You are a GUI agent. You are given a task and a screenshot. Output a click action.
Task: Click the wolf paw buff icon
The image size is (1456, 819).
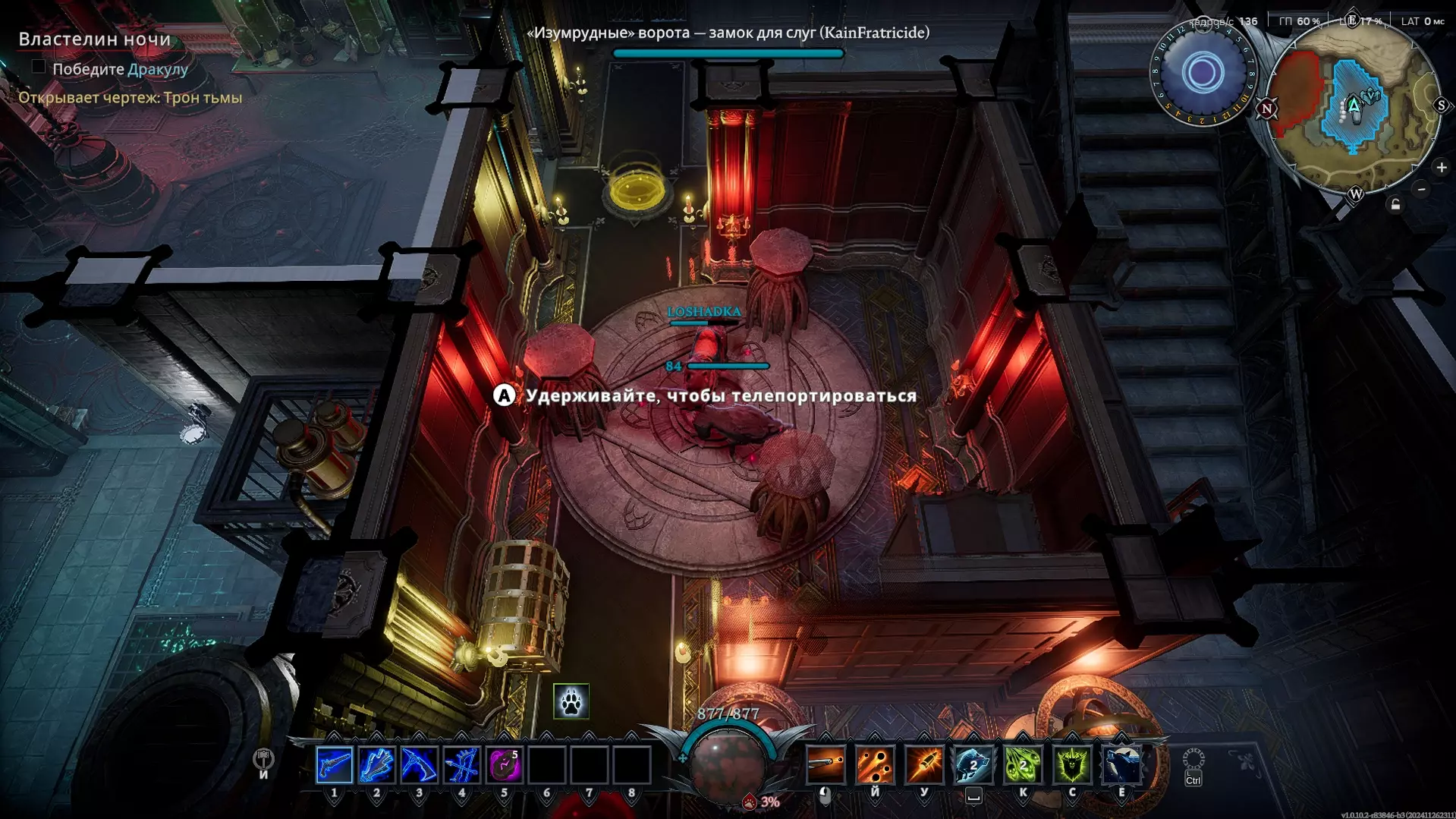click(x=571, y=701)
